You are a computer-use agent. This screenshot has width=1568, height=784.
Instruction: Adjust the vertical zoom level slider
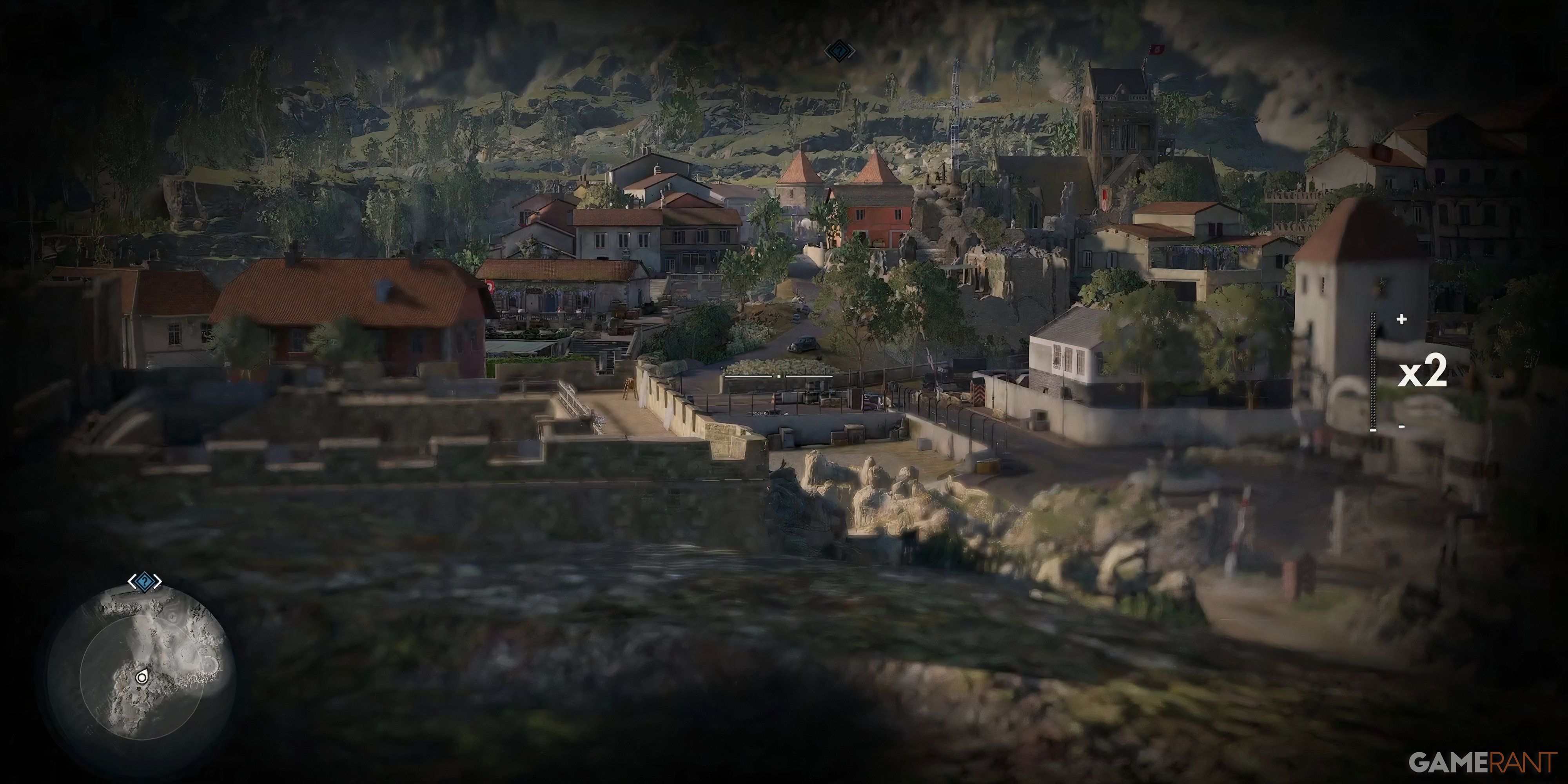coord(1374,371)
